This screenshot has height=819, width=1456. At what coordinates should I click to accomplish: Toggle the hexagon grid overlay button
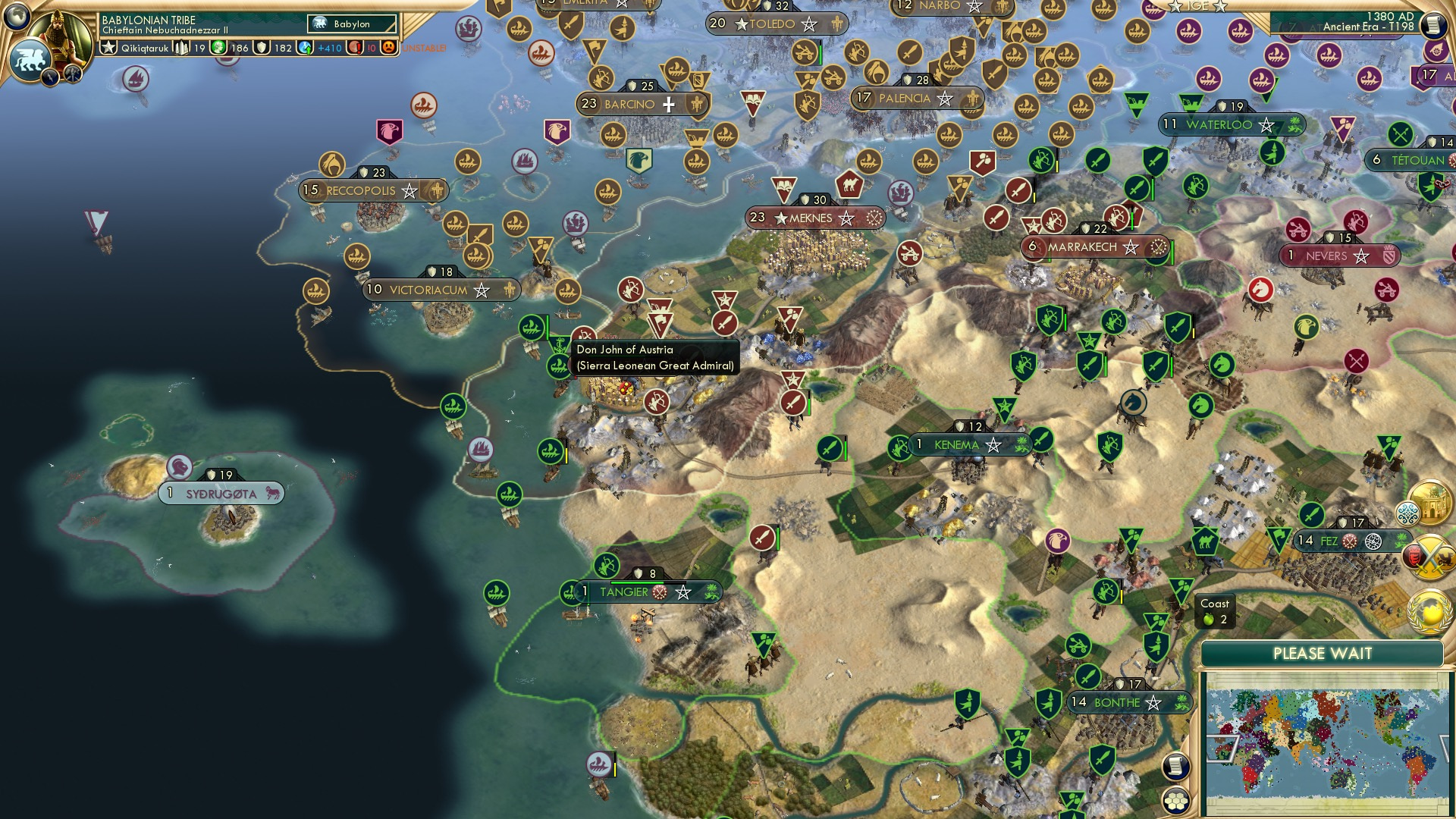1175,802
